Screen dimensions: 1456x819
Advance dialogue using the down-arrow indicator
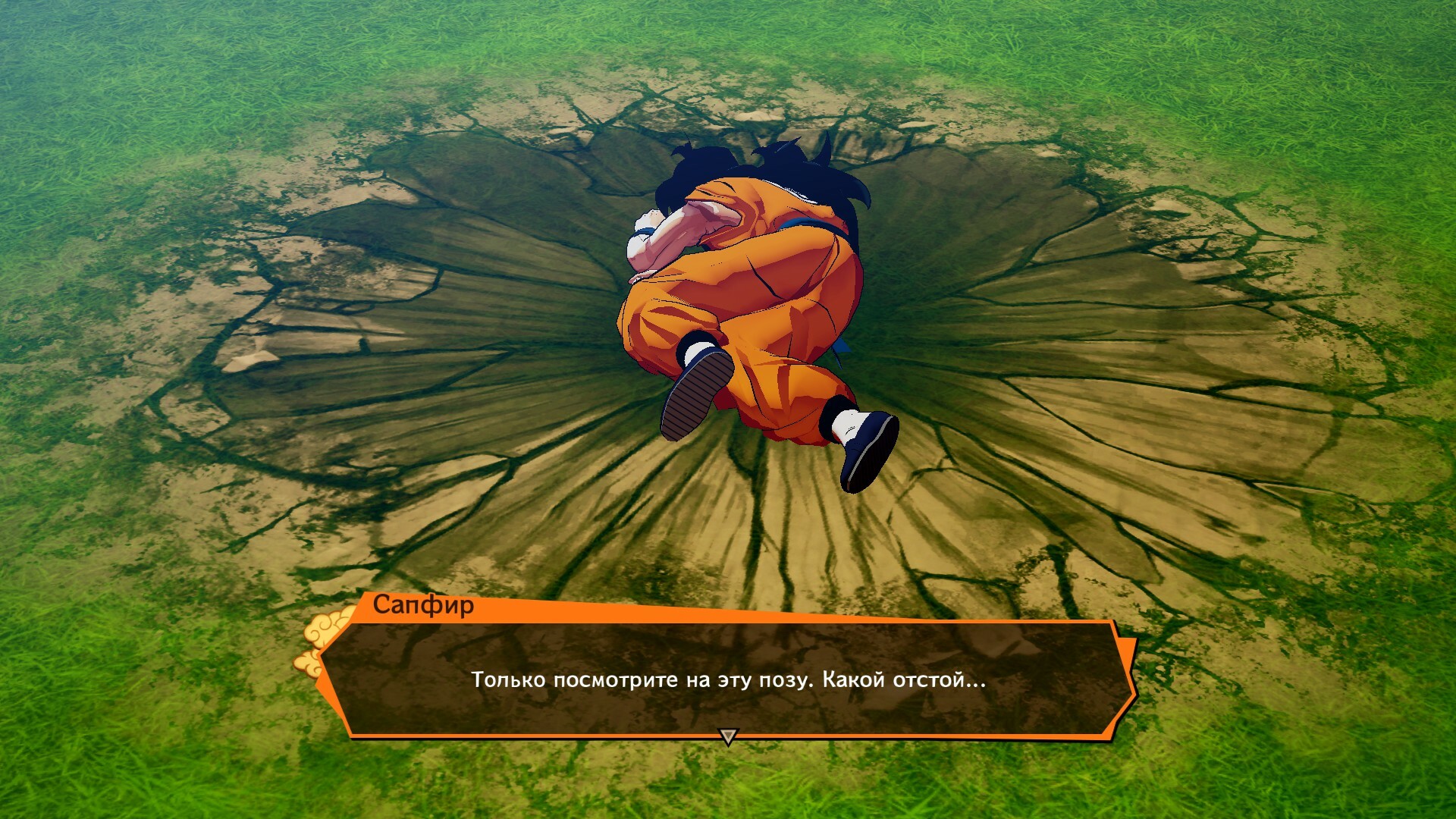[728, 736]
